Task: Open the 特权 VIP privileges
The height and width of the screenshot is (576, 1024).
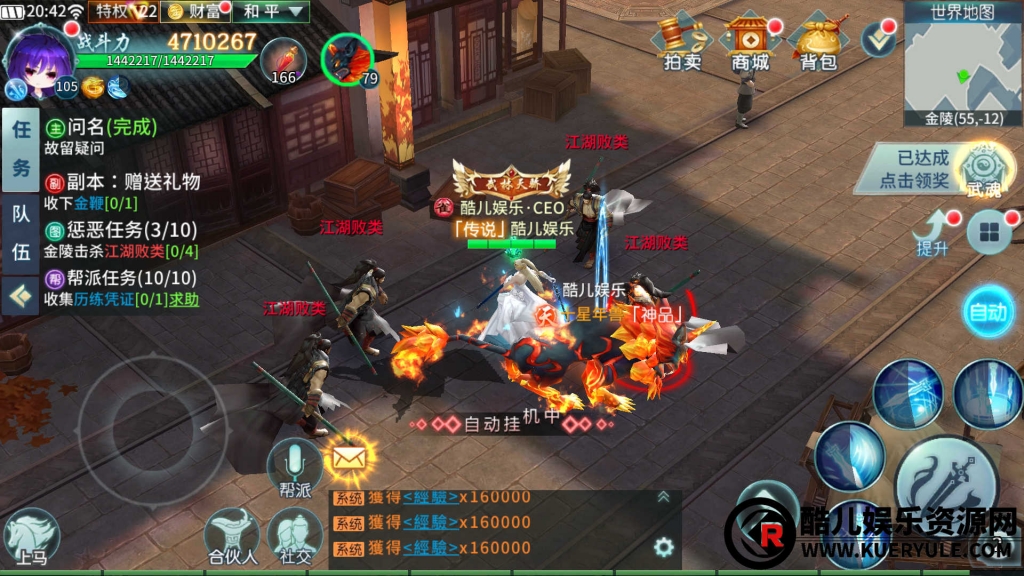Action: point(125,11)
